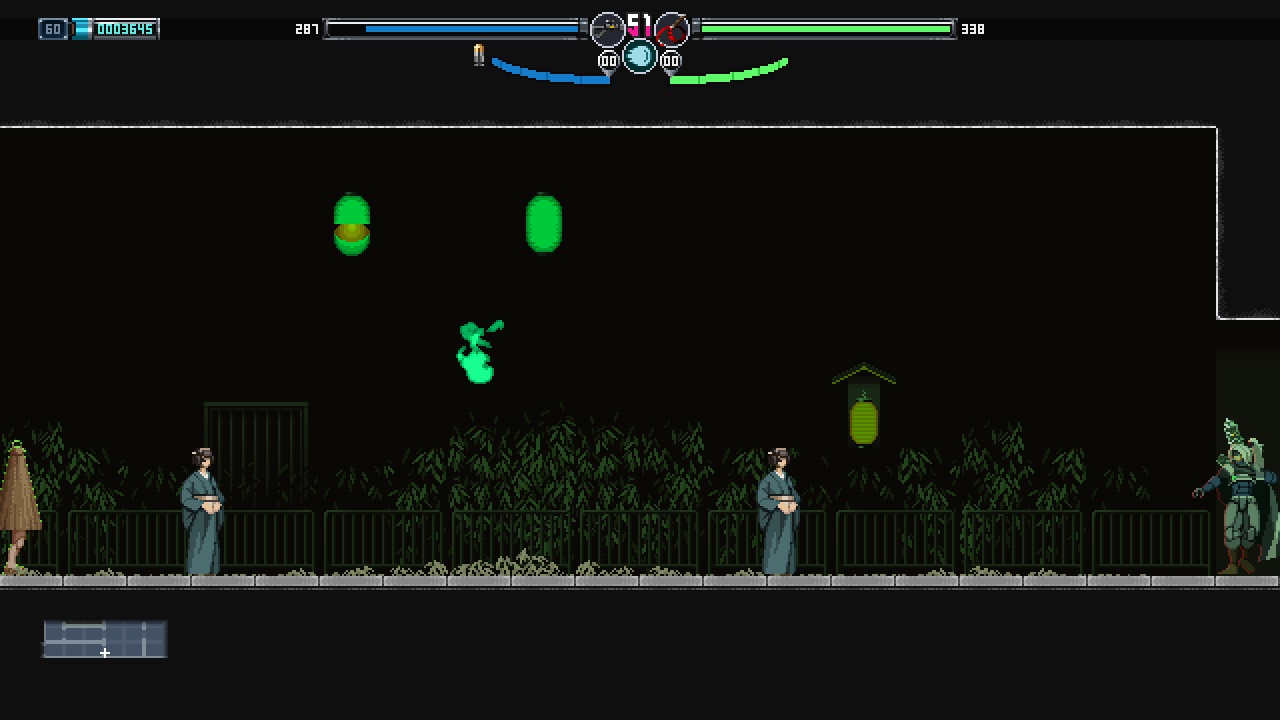Activate the cyan orb ability icon
The image size is (1280, 720).
(x=640, y=56)
